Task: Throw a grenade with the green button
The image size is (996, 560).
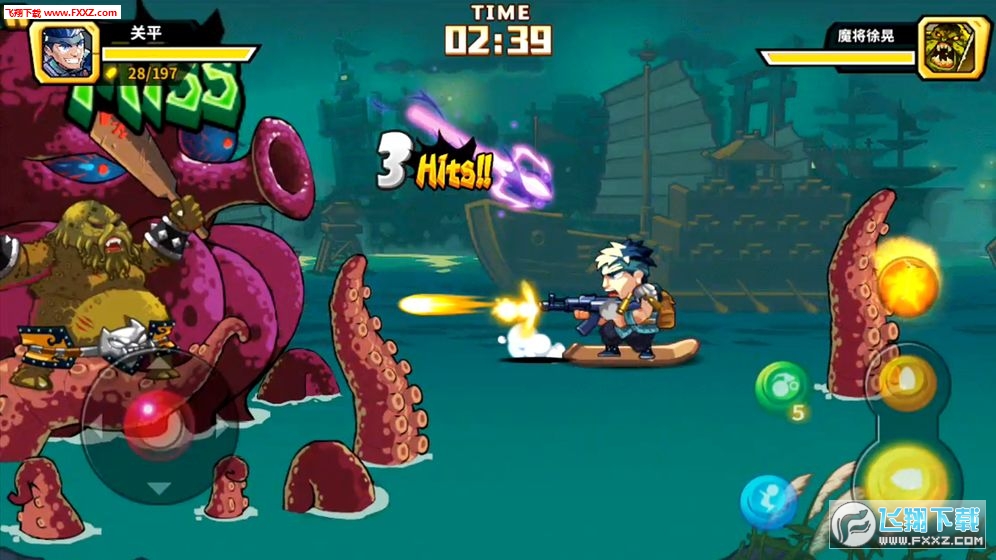Action: (782, 385)
